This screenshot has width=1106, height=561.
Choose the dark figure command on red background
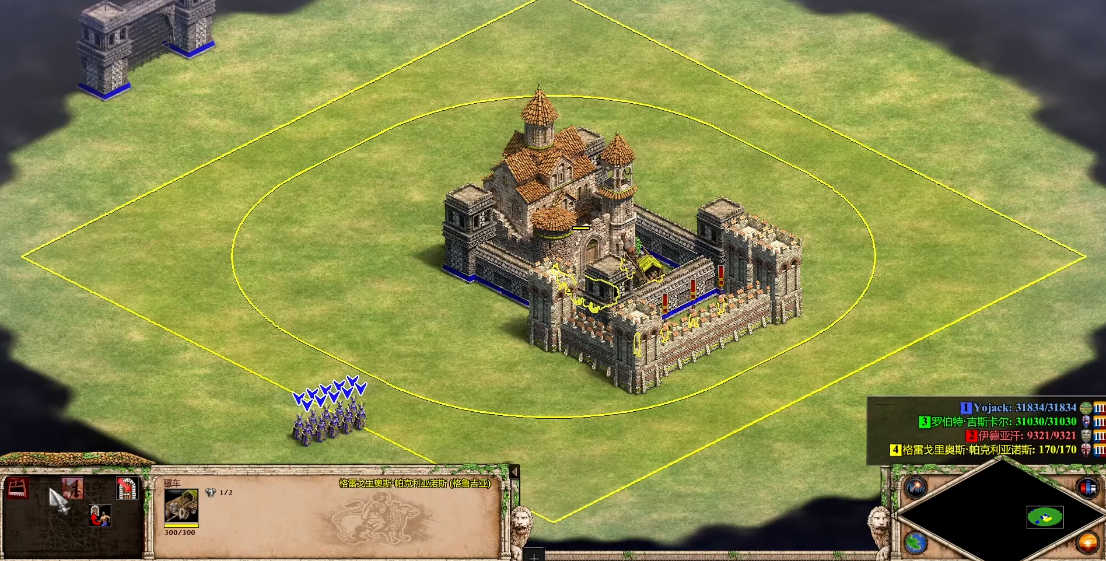tap(72, 488)
